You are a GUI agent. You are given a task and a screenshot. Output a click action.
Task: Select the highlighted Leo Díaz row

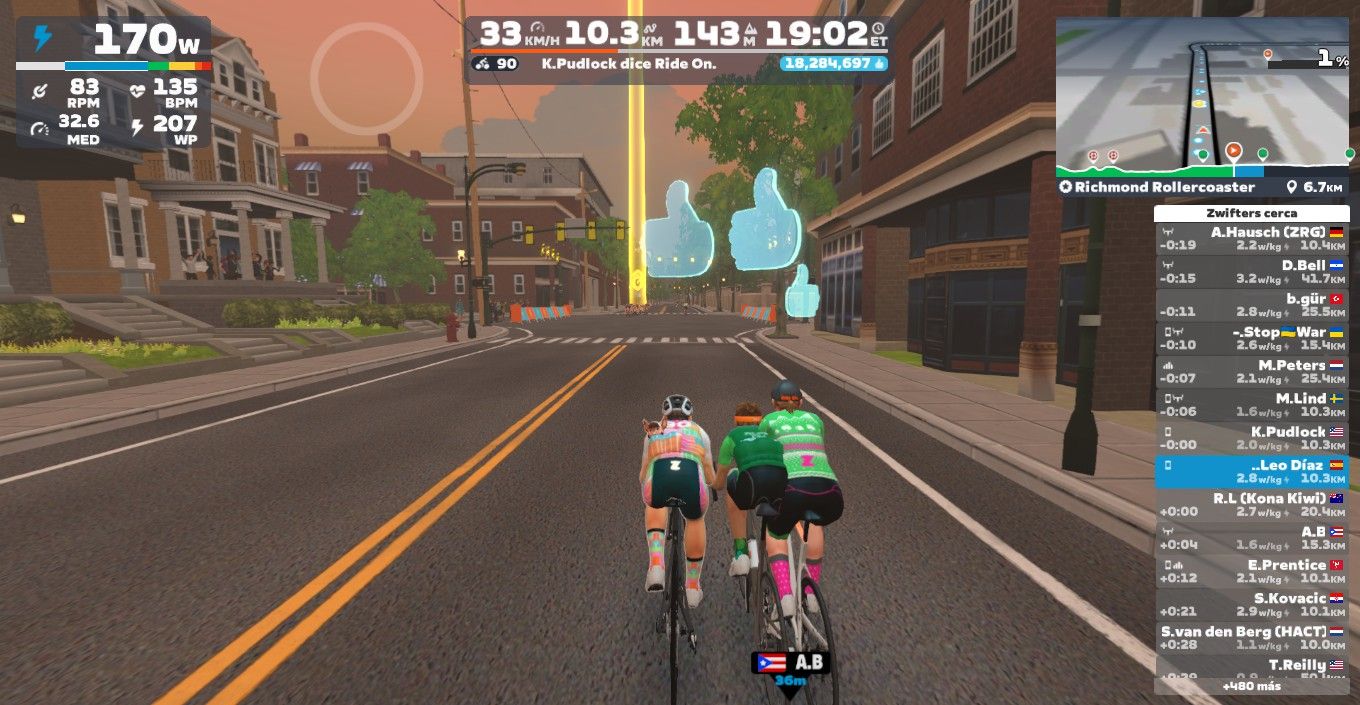pyautogui.click(x=1251, y=471)
